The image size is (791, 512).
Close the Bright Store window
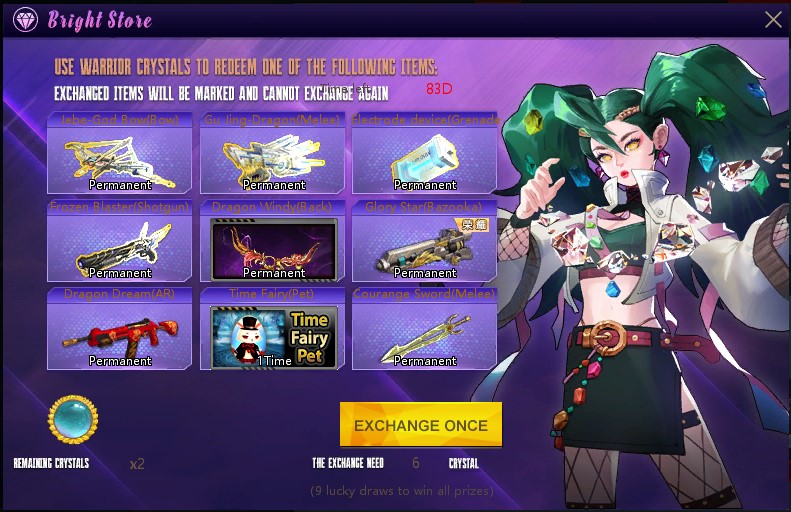coord(773,19)
